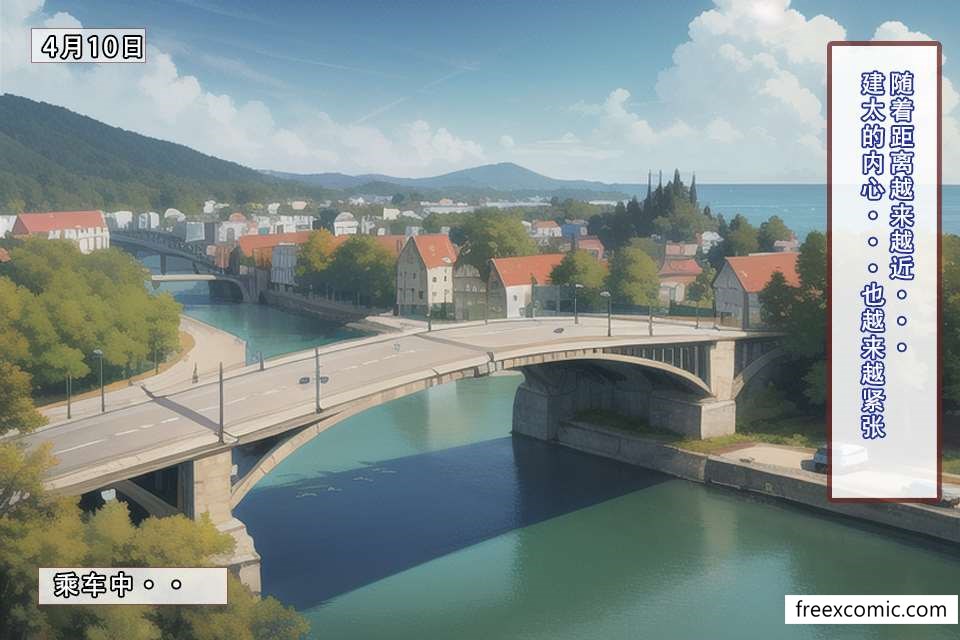Screen dimensions: 960x640
Task: Click the vertical narration text box to continue
Action: [884, 270]
